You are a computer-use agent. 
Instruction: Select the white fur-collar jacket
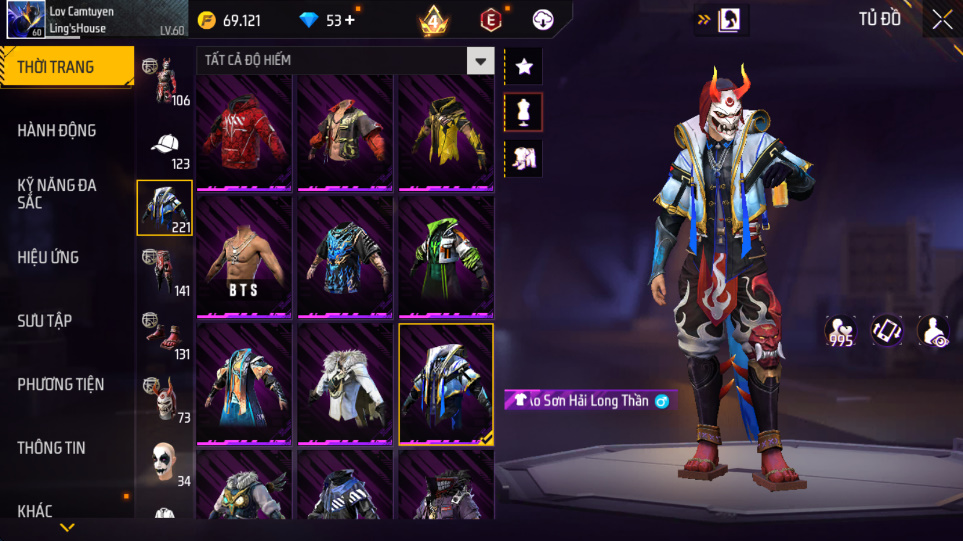pyautogui.click(x=345, y=383)
